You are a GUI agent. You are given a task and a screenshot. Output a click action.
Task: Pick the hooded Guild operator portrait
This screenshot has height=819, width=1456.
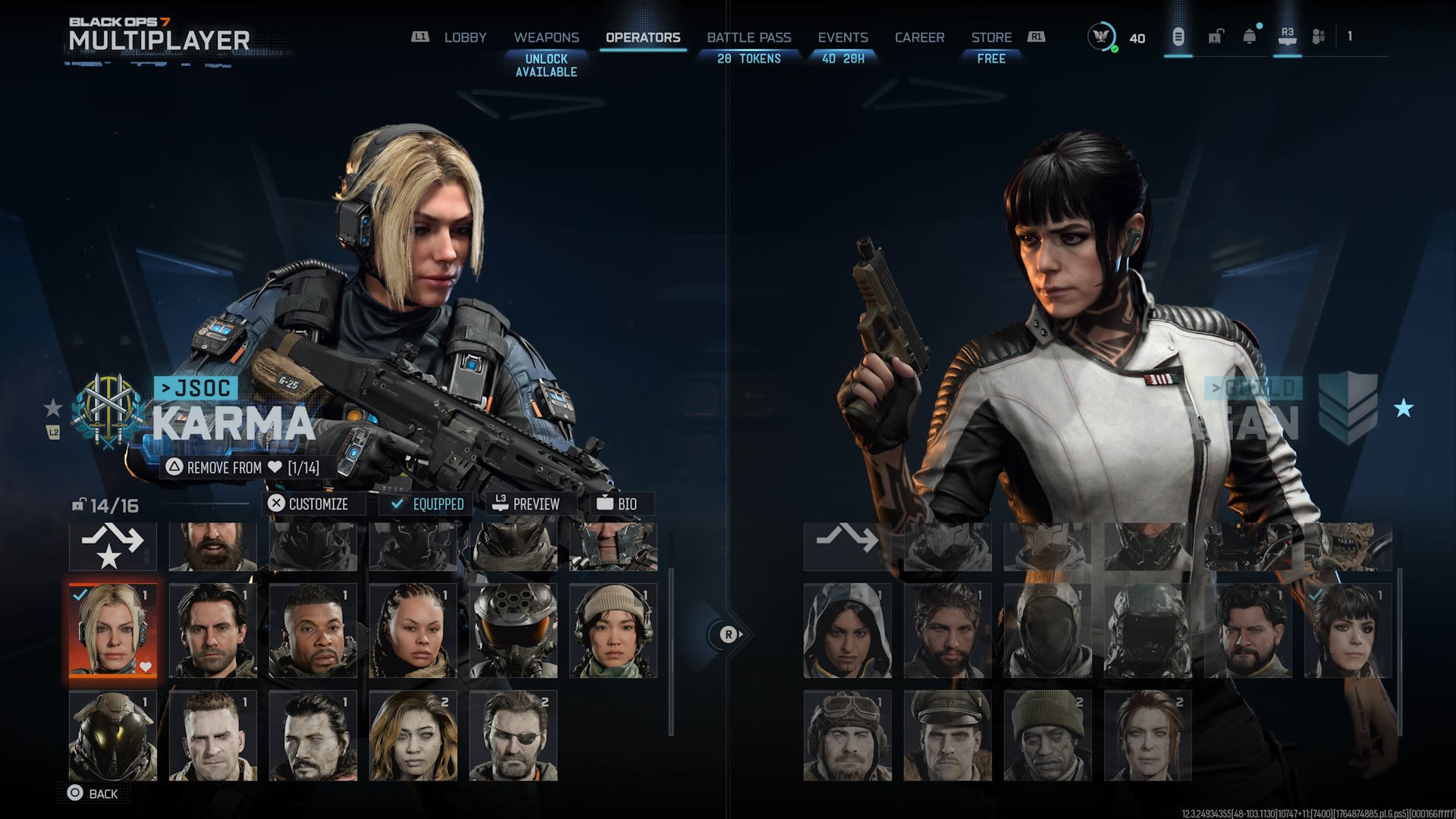(847, 629)
